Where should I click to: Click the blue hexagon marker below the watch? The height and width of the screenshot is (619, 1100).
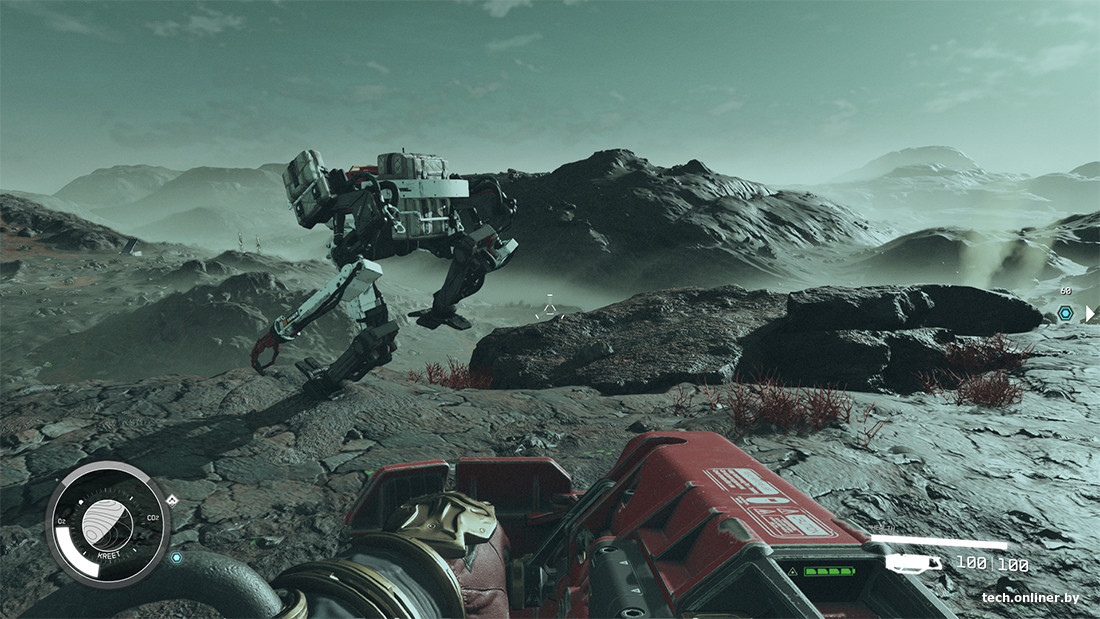pyautogui.click(x=177, y=558)
